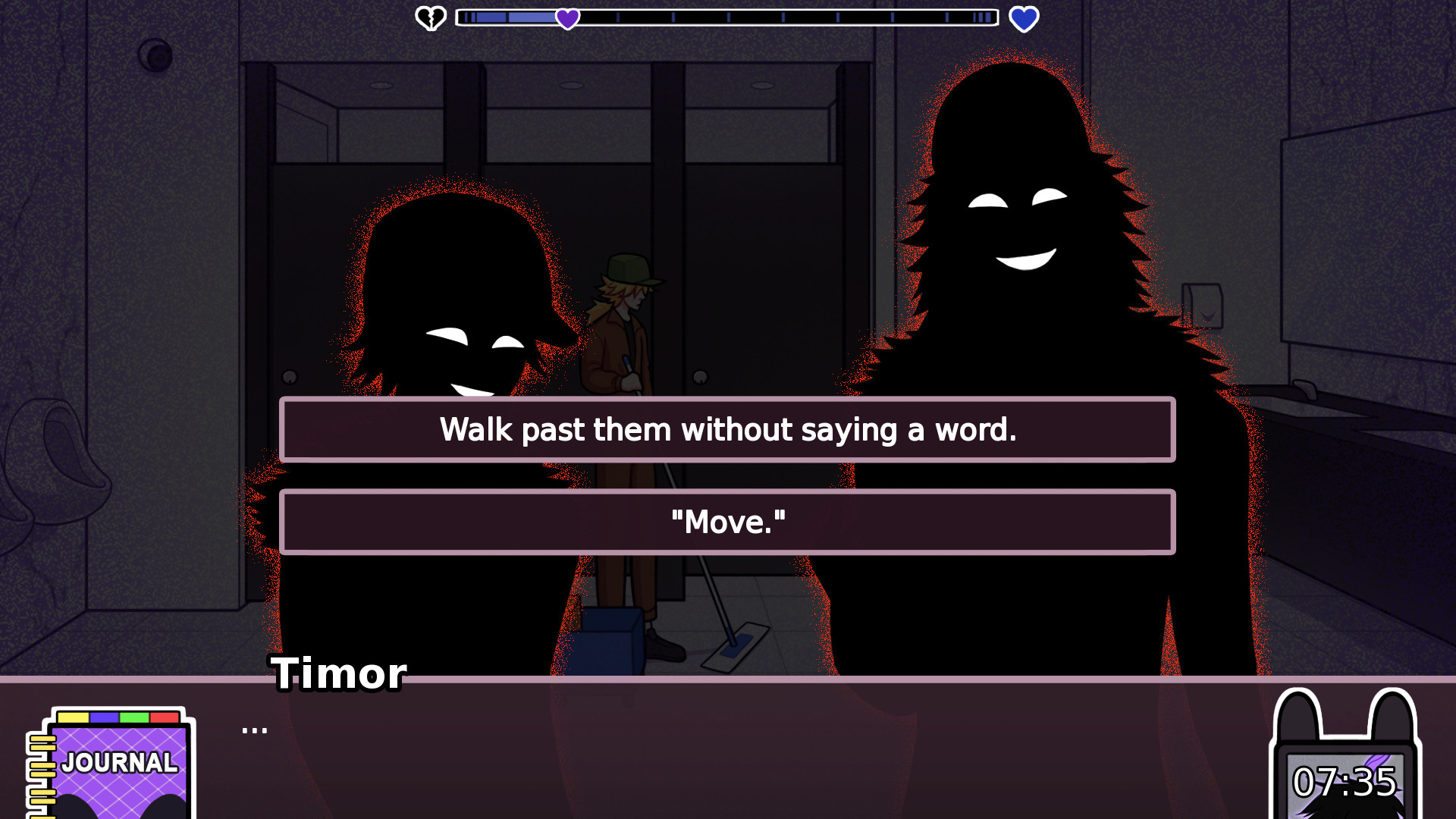The image size is (1456, 819).
Task: Click the solid blue heart icon
Action: pos(1025,19)
